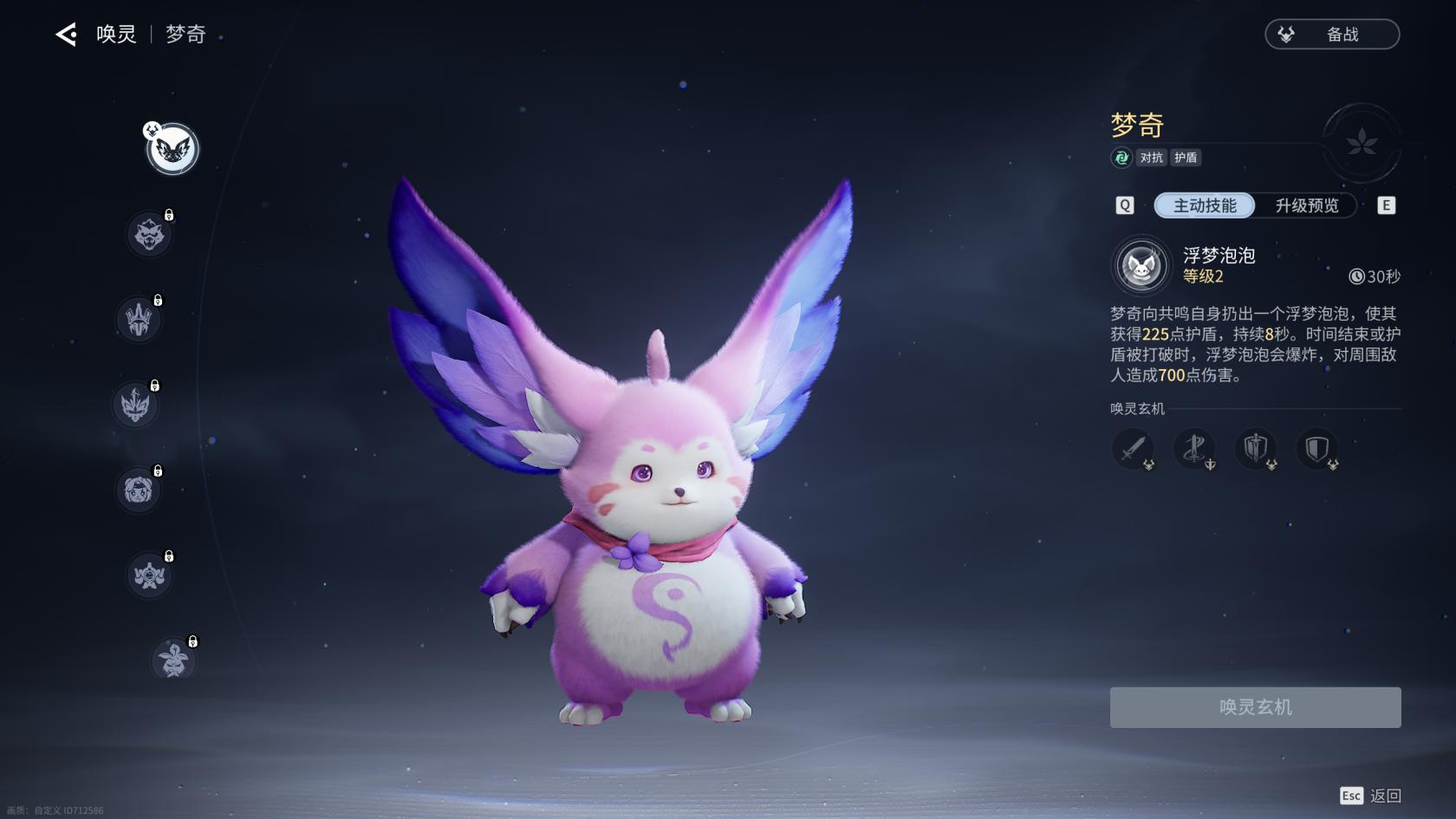Open the 备战 battle prep button
This screenshot has width=1456, height=819.
(1332, 35)
